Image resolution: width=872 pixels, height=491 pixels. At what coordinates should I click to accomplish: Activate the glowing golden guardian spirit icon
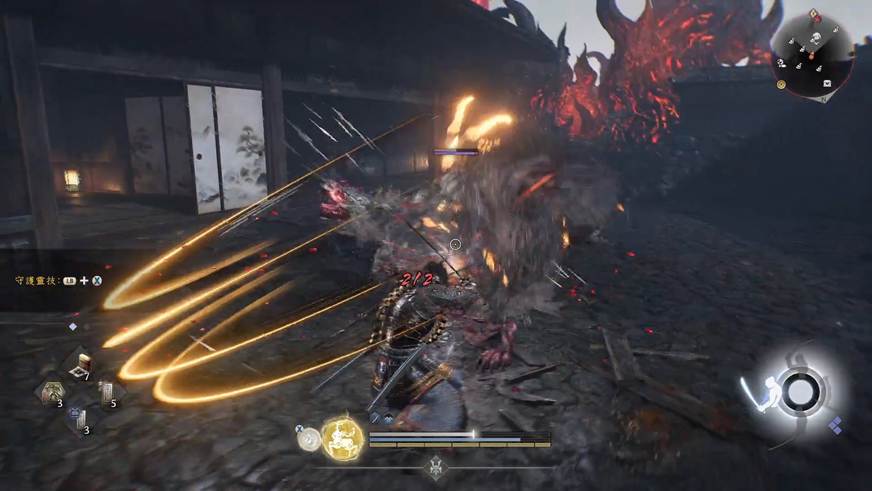coord(341,437)
